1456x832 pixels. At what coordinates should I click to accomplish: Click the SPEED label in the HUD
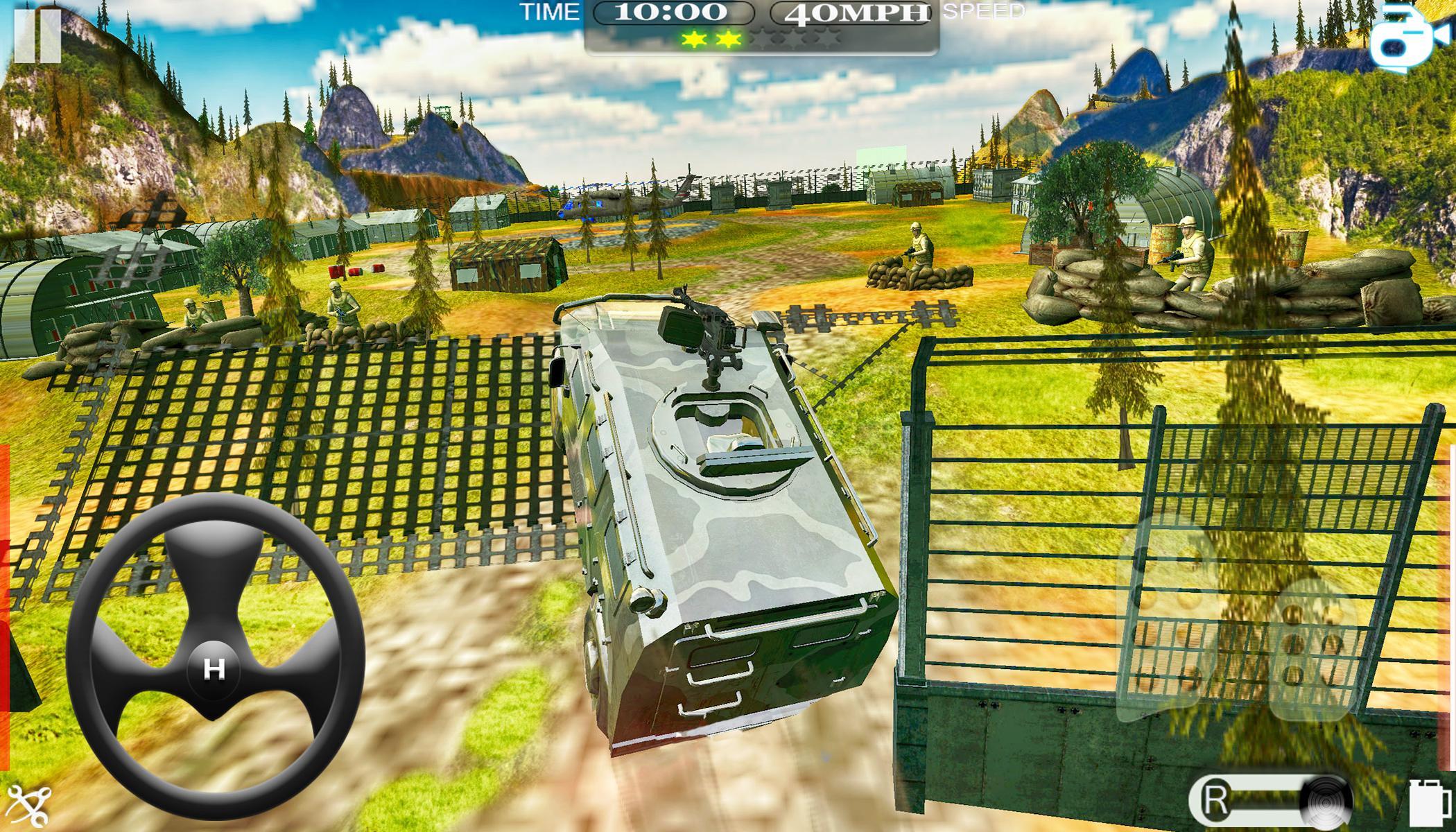coord(982,12)
